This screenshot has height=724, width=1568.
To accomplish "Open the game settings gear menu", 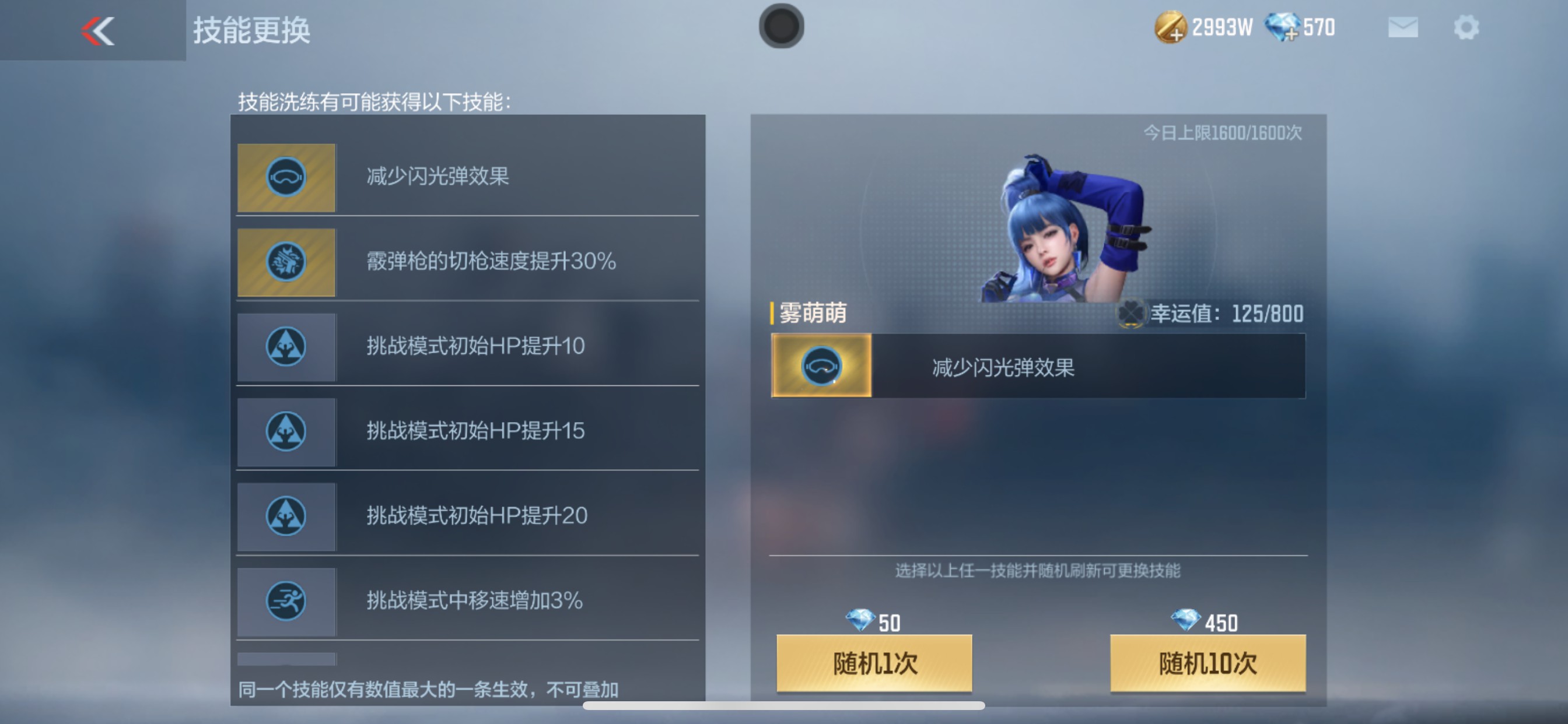I will click(1467, 27).
